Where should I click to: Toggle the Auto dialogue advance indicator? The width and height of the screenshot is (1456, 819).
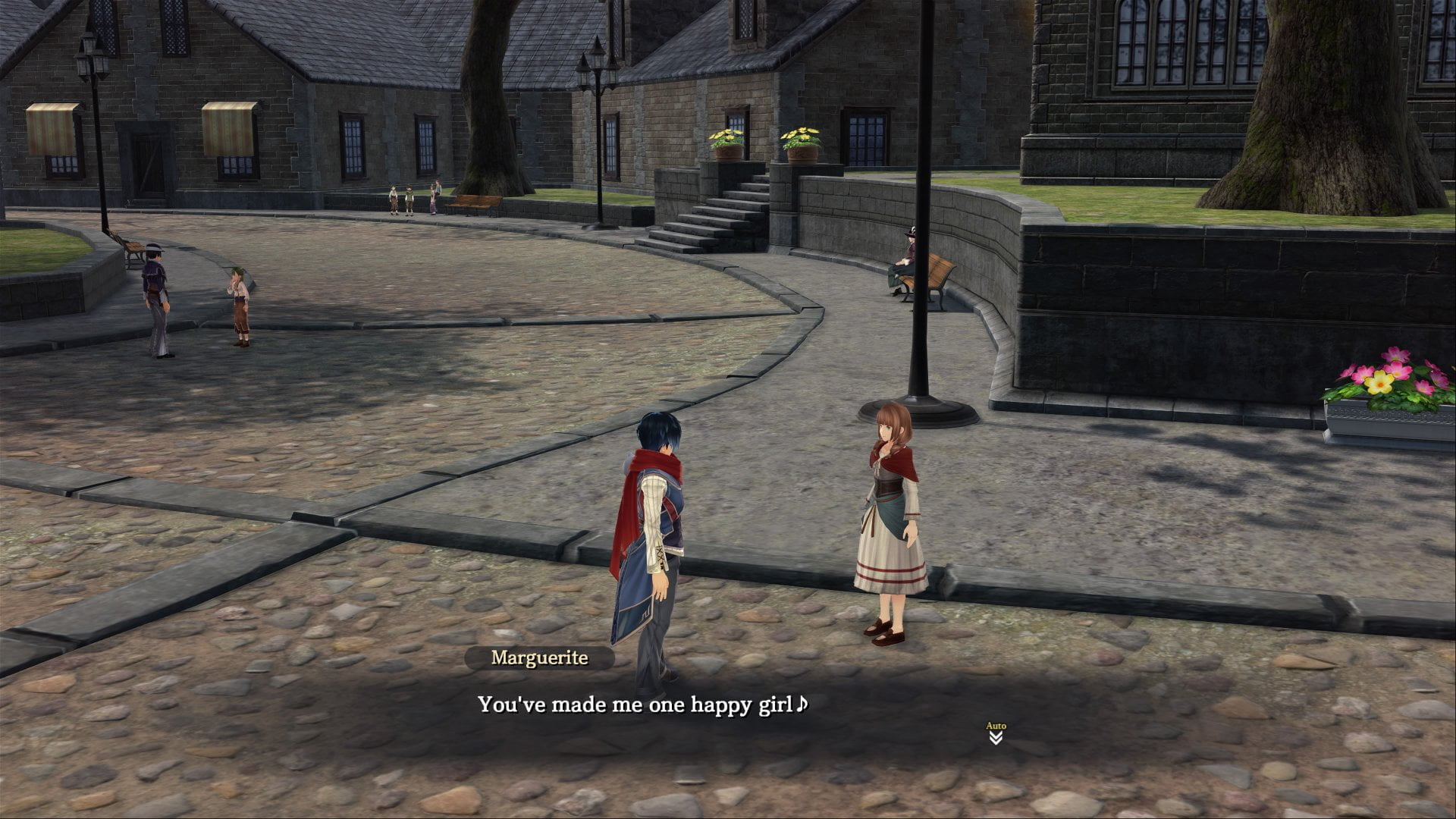pyautogui.click(x=996, y=733)
